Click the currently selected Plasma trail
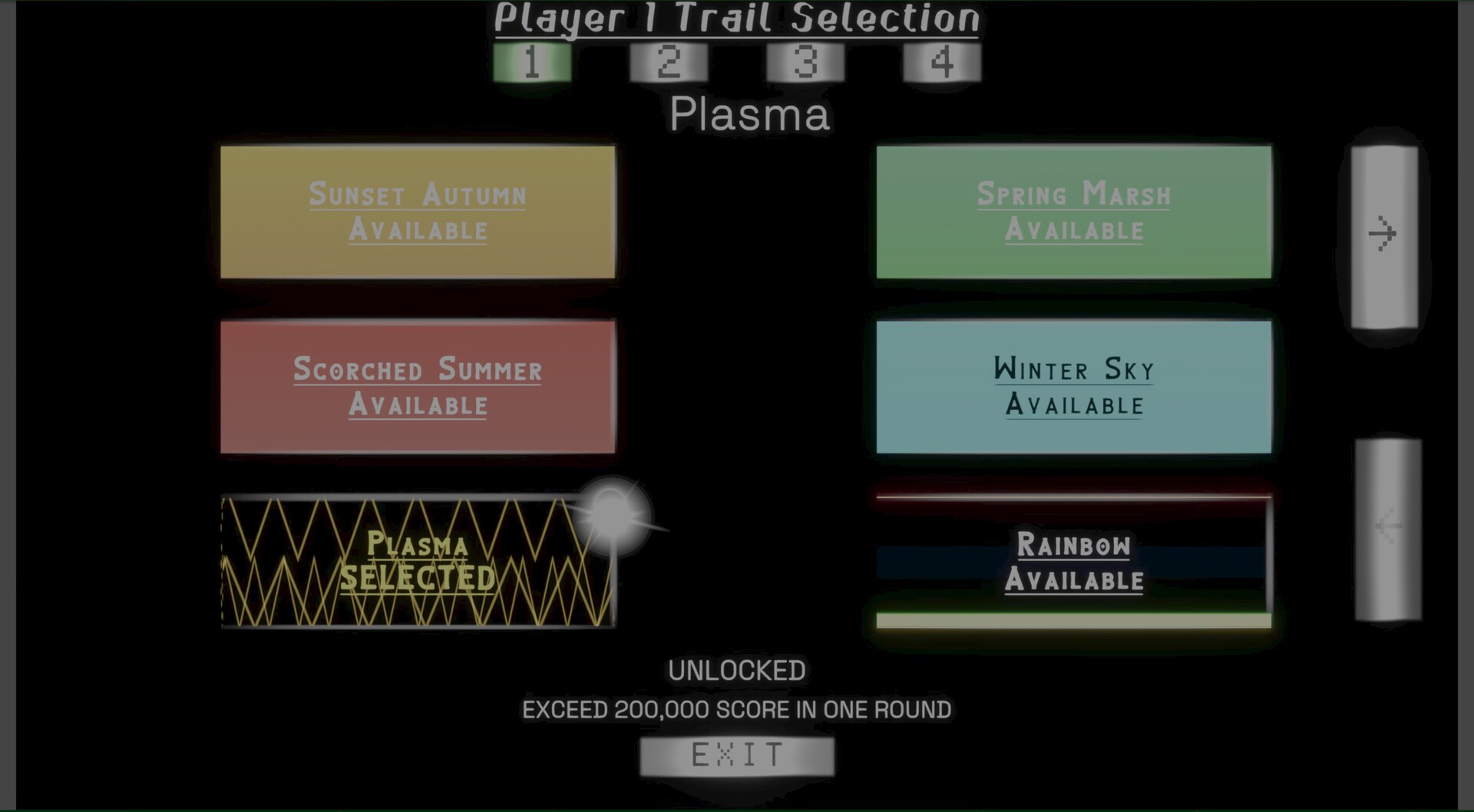 point(418,560)
